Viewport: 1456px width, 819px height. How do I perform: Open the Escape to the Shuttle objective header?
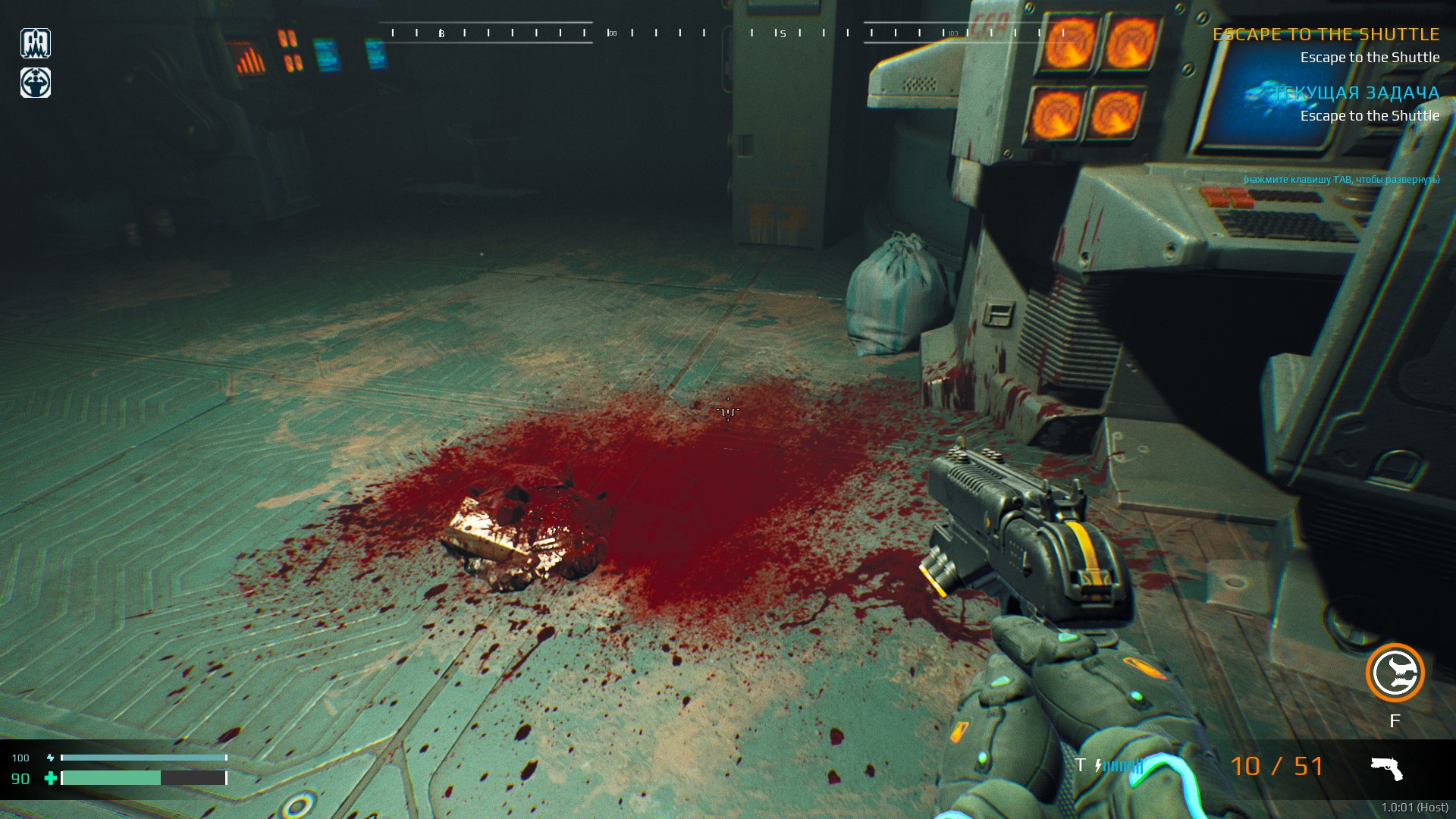pos(1326,34)
